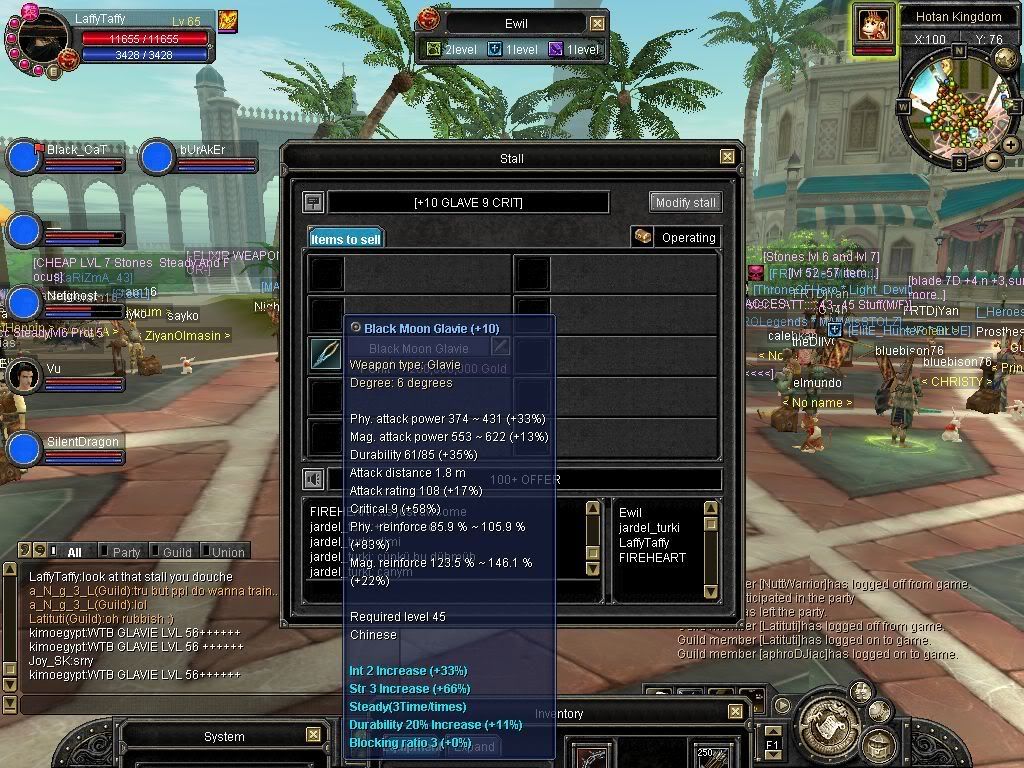Click the Modify stall button
Screen dimensions: 1024x768
pos(685,202)
